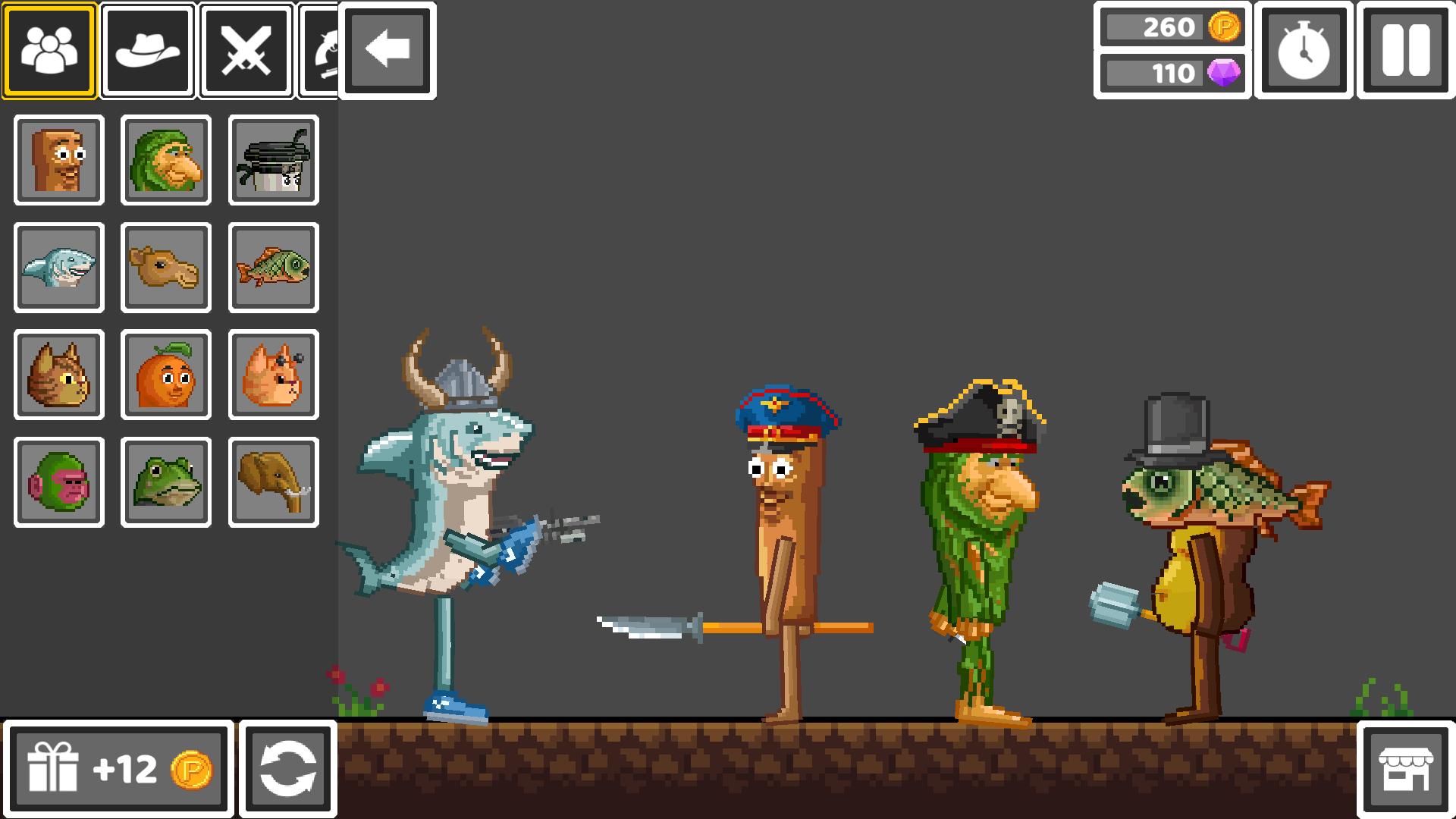Select the green troll character thumbnail
The image size is (1456, 819).
(x=165, y=159)
